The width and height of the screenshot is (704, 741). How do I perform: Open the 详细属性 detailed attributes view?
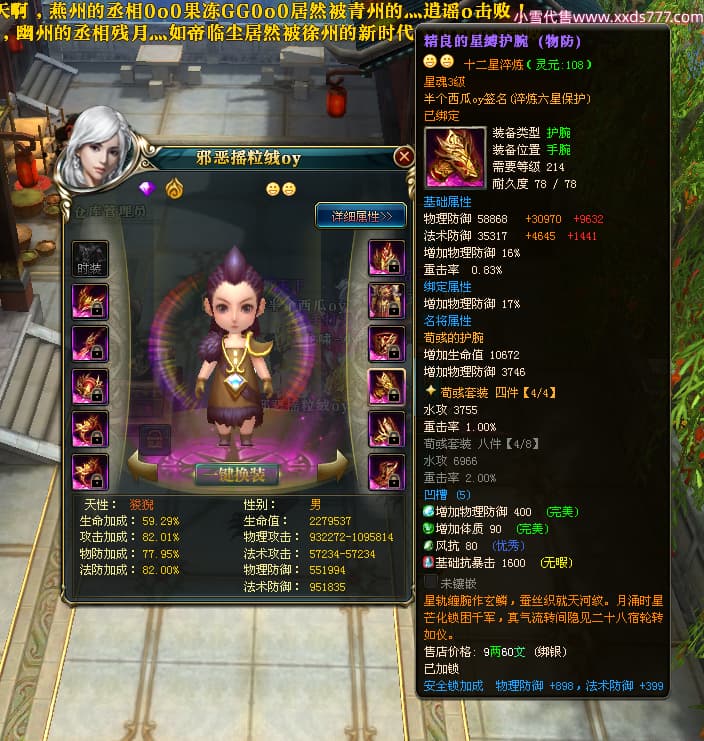(360, 215)
